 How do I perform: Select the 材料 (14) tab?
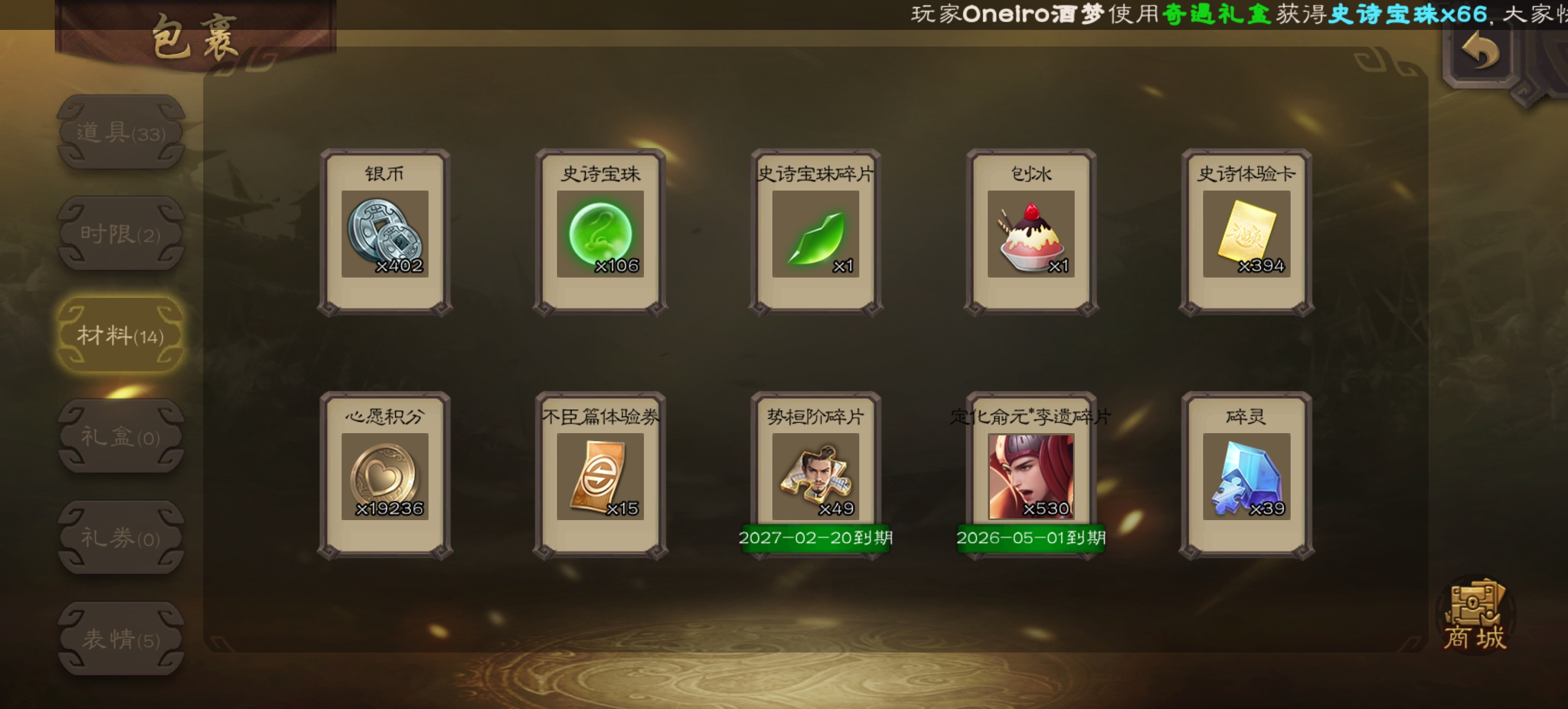pyautogui.click(x=121, y=336)
